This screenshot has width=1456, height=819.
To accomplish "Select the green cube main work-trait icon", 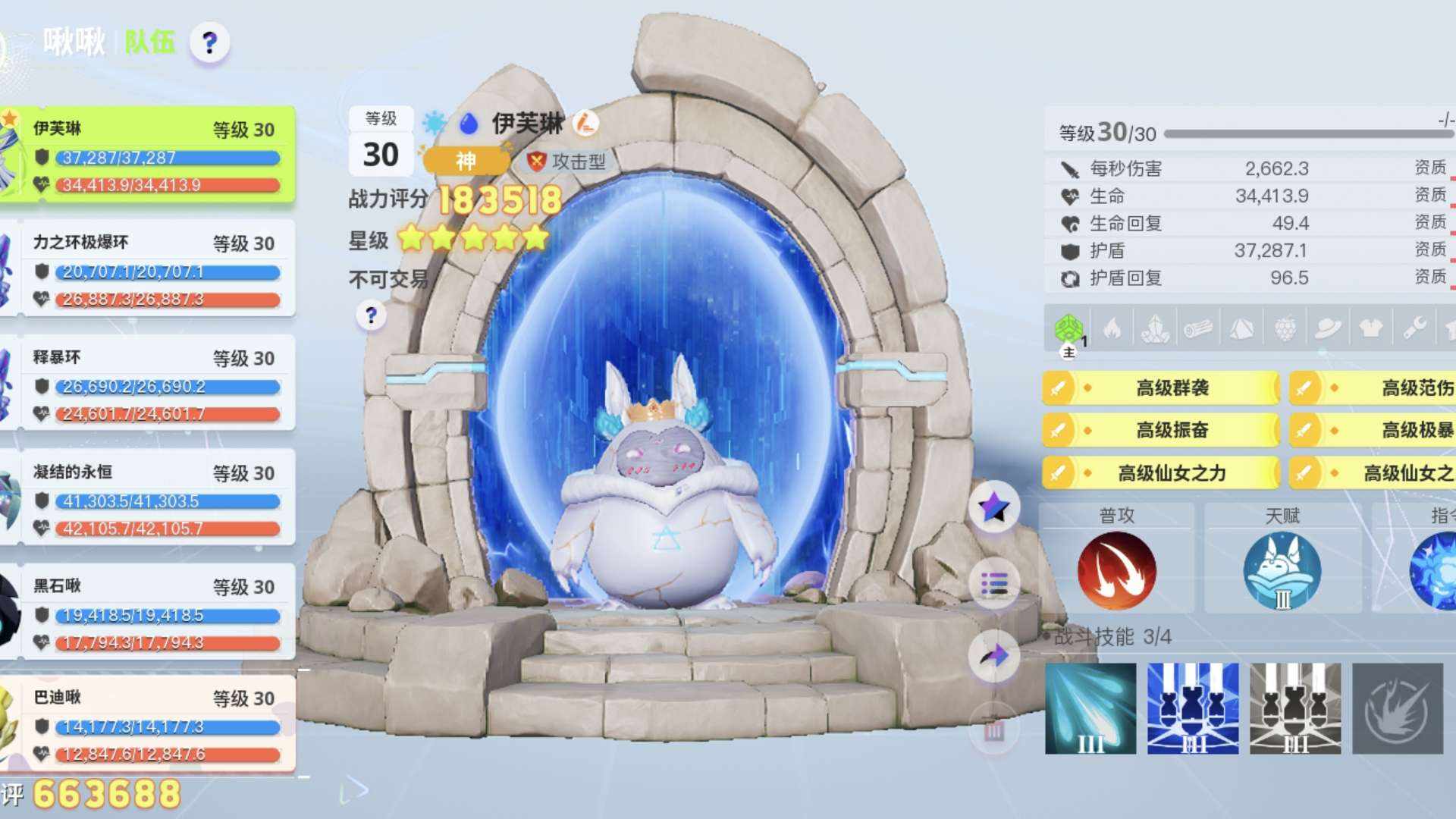I will coord(1069,329).
